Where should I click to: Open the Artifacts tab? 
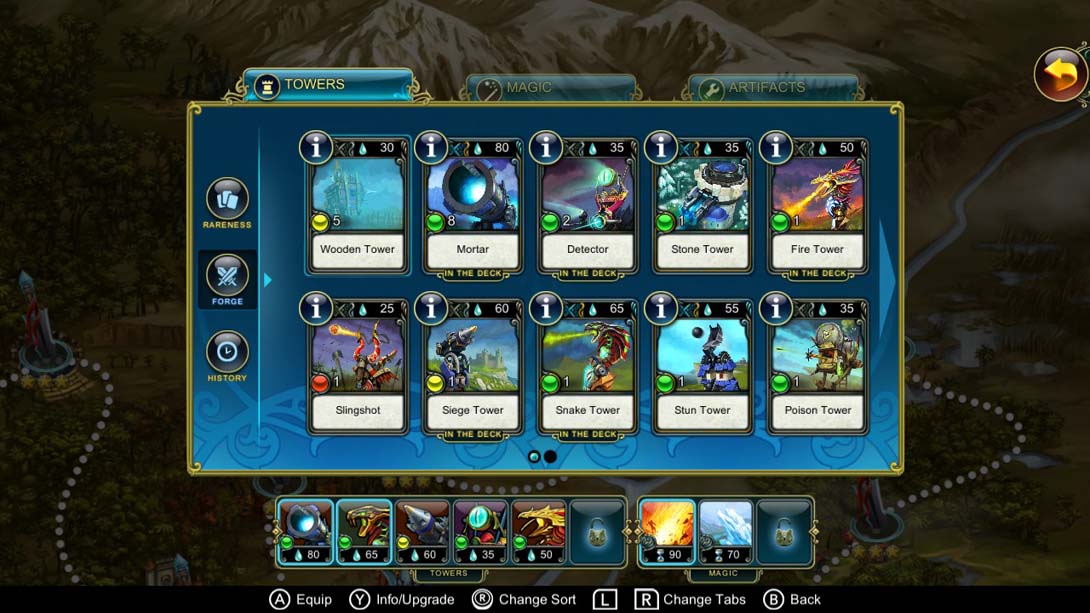[771, 88]
